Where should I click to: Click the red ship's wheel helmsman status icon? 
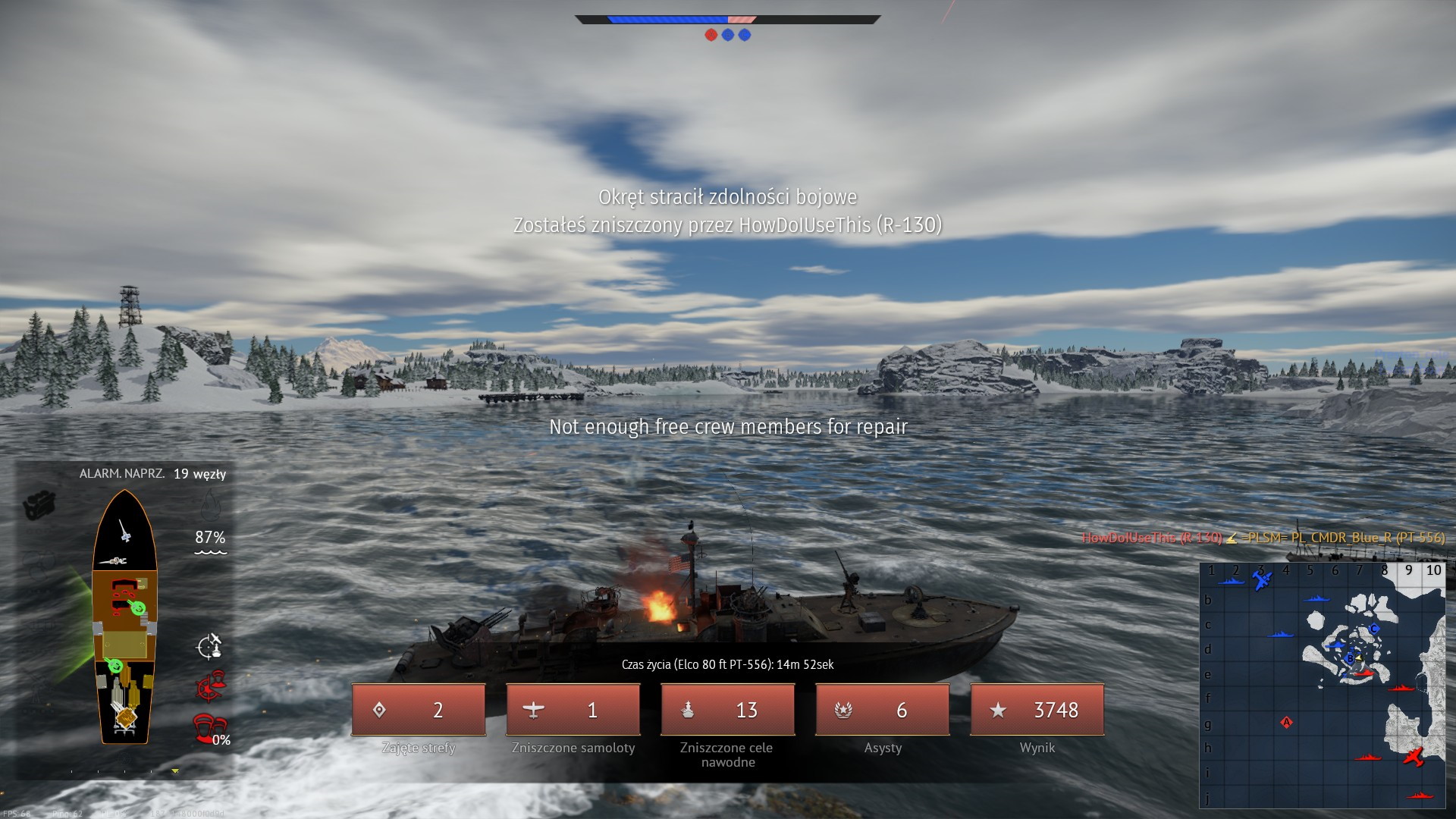[210, 688]
